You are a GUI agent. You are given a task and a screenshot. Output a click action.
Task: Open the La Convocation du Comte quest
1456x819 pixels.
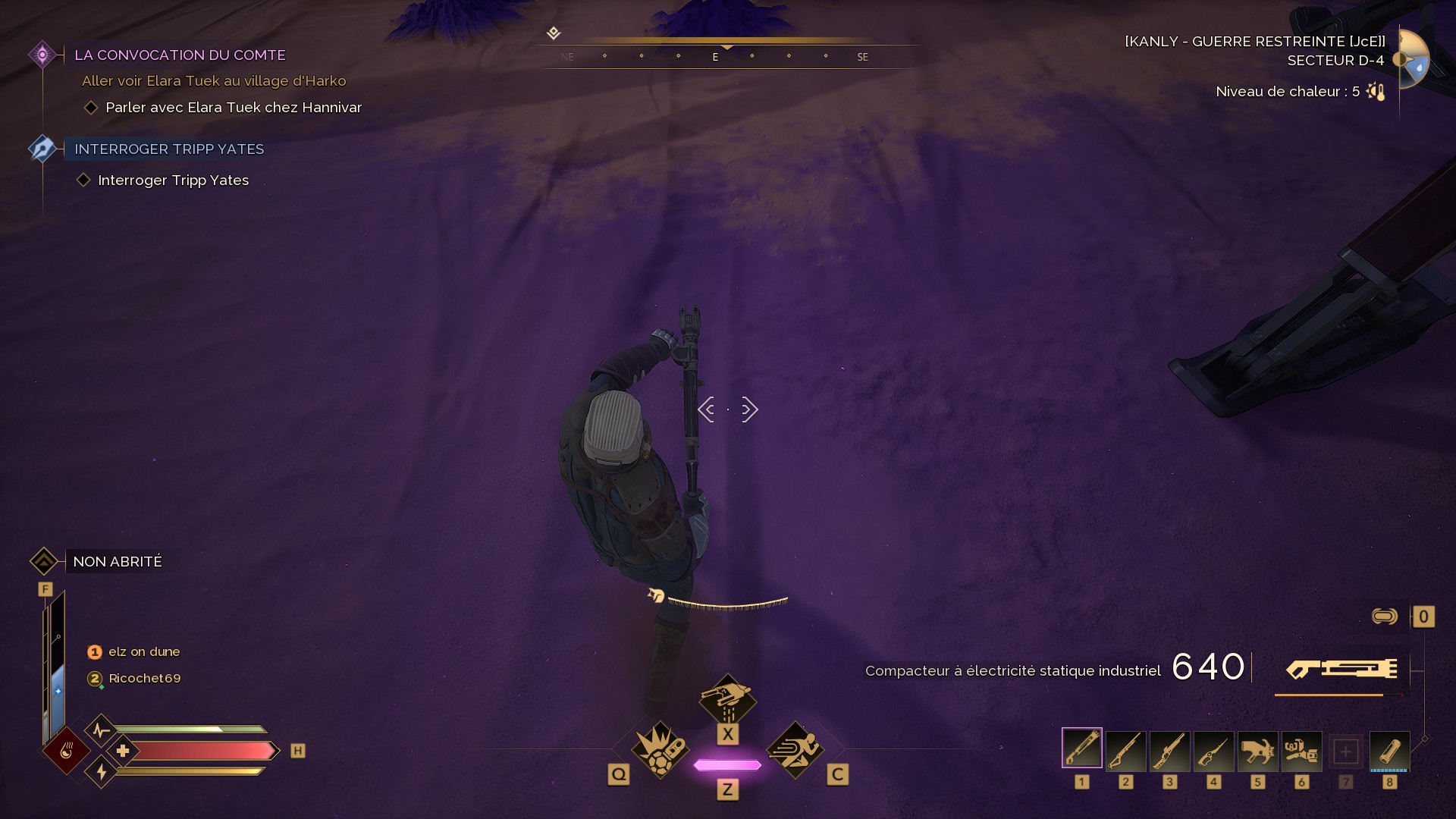(180, 55)
